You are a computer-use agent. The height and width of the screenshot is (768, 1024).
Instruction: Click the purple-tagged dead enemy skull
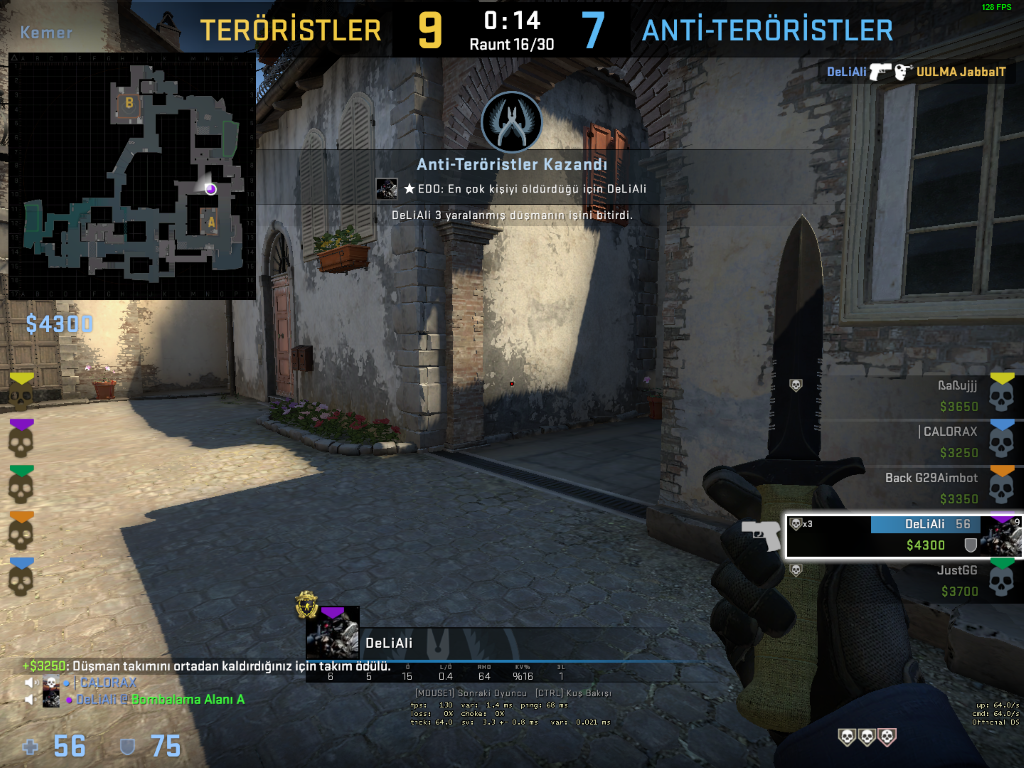(x=21, y=437)
